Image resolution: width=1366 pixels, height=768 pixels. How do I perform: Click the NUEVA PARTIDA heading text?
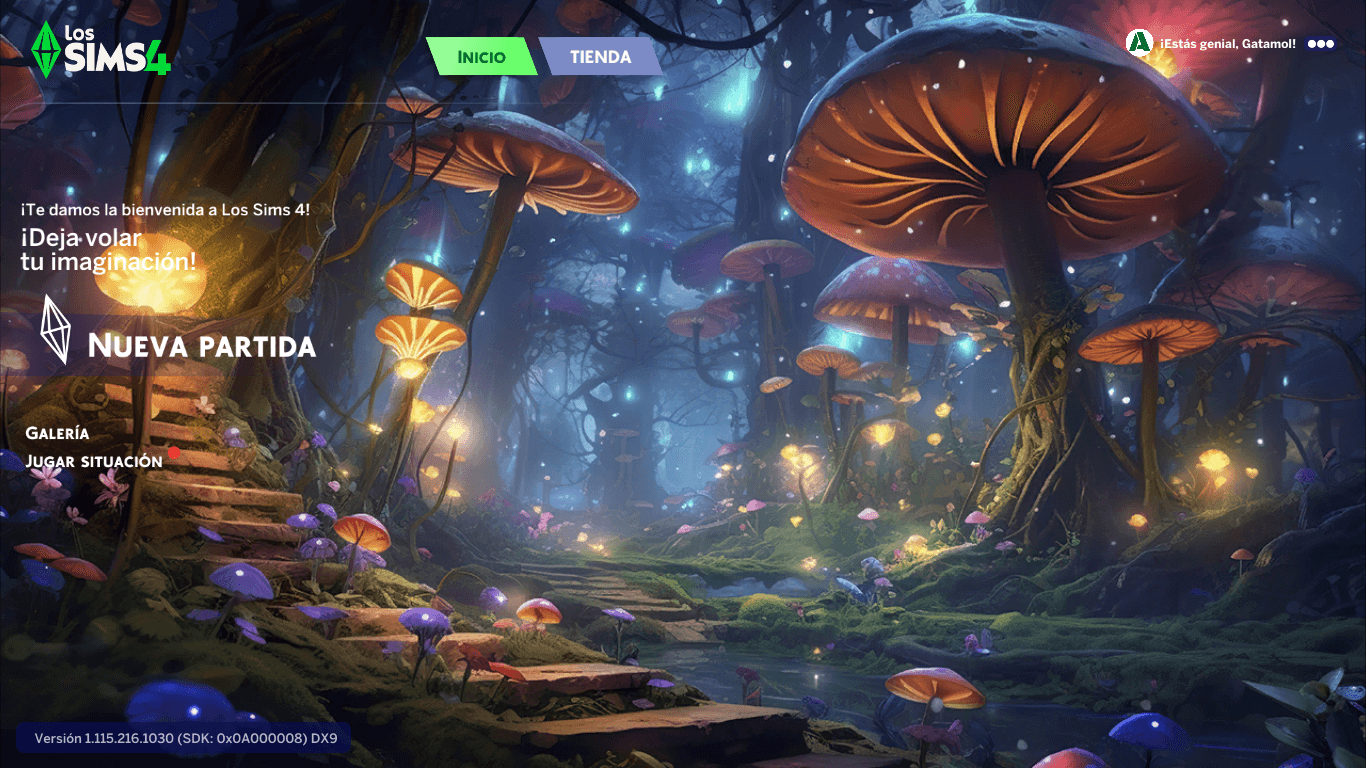point(200,347)
